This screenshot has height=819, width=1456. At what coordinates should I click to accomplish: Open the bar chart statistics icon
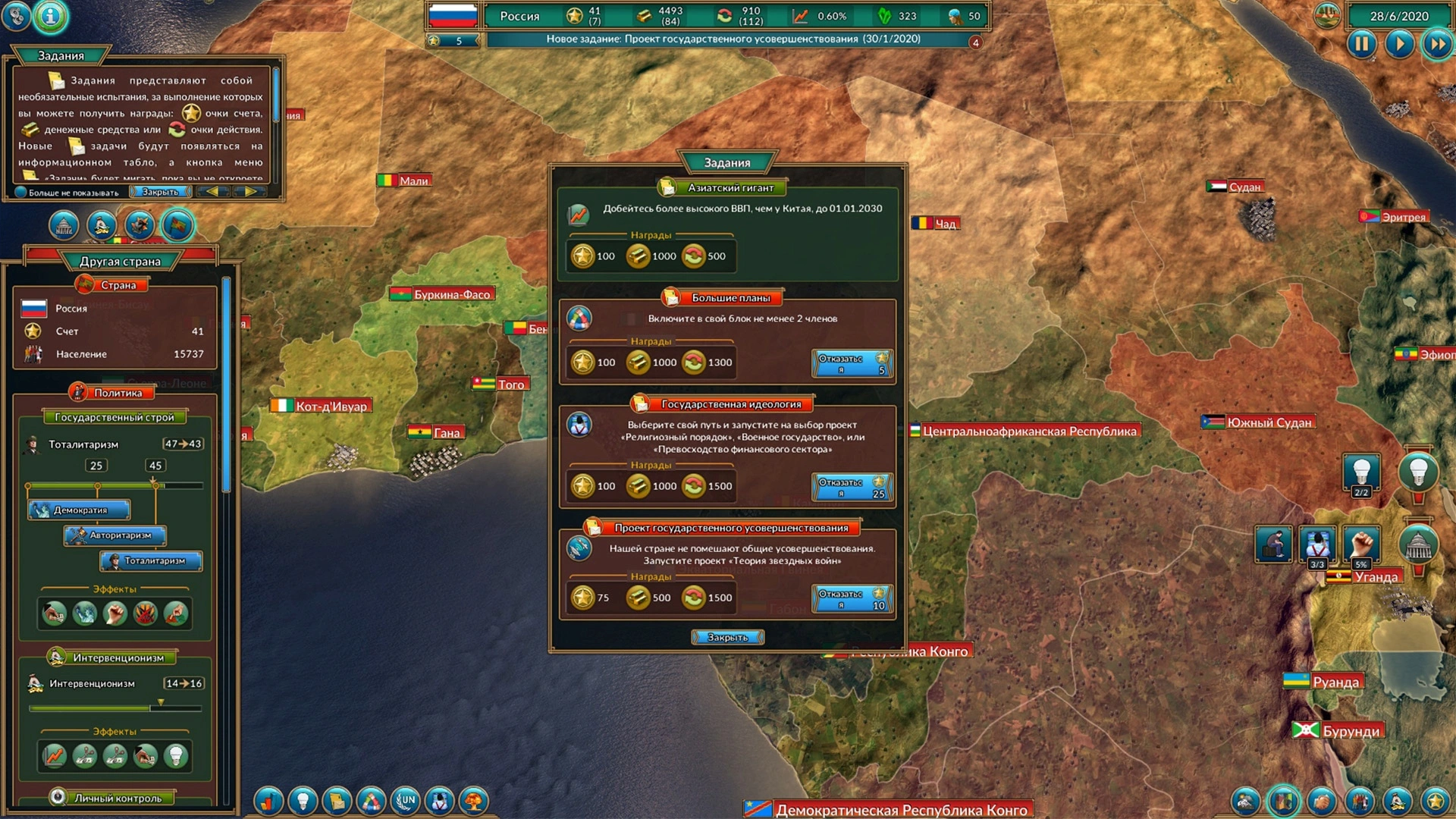click(x=268, y=801)
